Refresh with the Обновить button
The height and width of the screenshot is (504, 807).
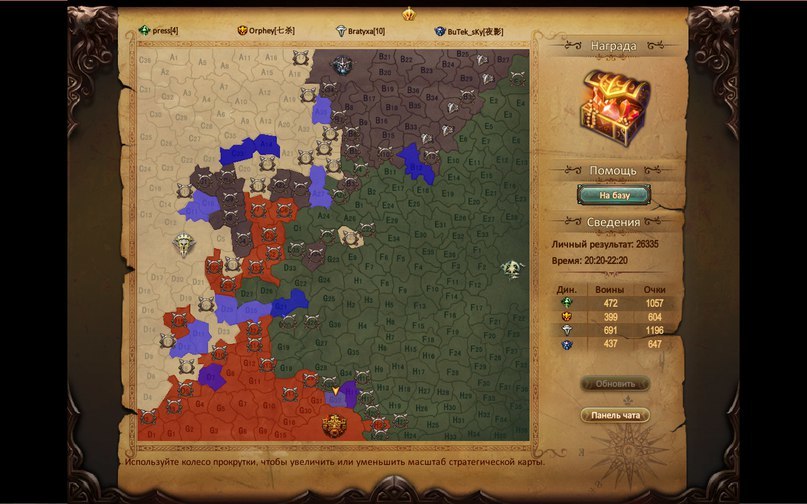coord(615,383)
